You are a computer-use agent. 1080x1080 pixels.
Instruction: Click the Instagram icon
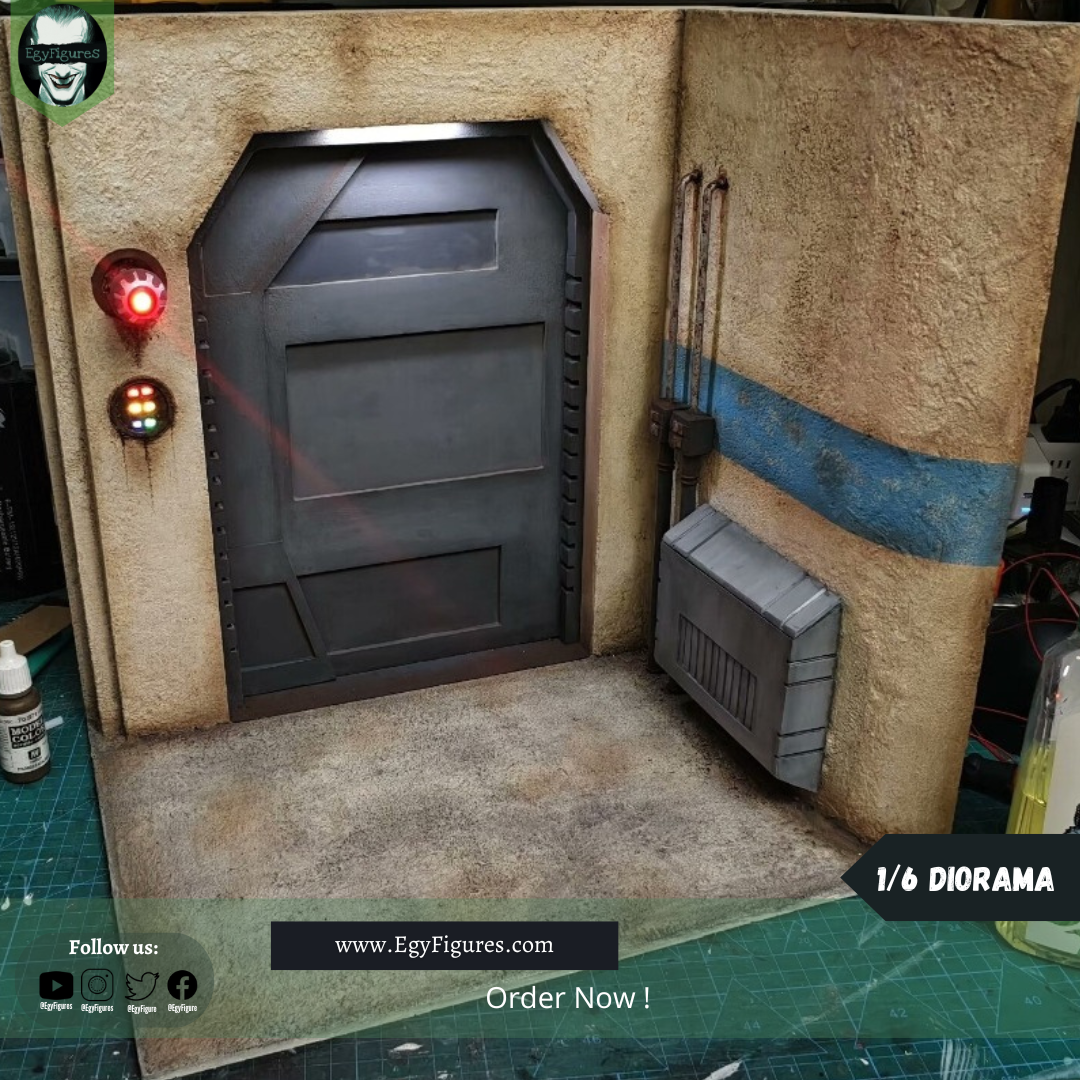pos(97,985)
